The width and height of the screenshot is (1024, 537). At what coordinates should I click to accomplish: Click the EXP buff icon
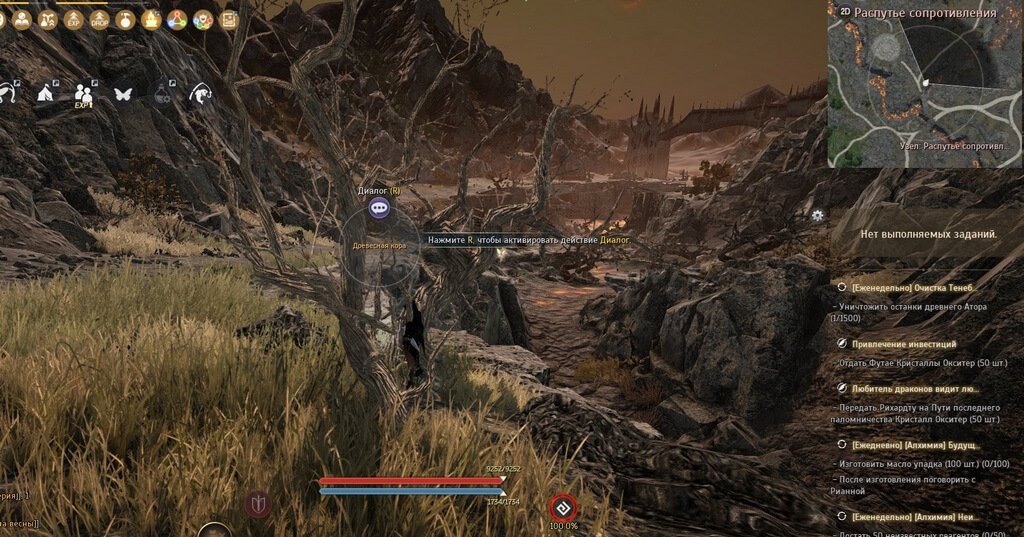pyautogui.click(x=73, y=19)
